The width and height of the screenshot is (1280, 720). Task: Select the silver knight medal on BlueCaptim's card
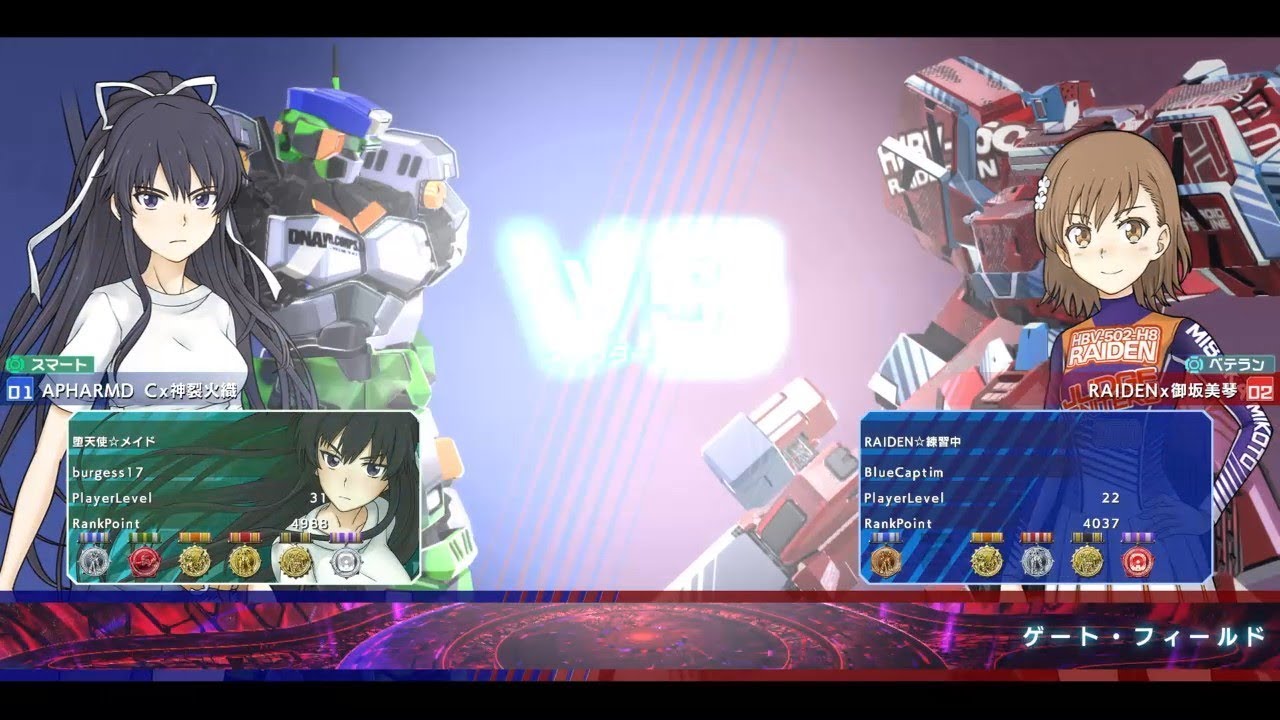click(1035, 560)
